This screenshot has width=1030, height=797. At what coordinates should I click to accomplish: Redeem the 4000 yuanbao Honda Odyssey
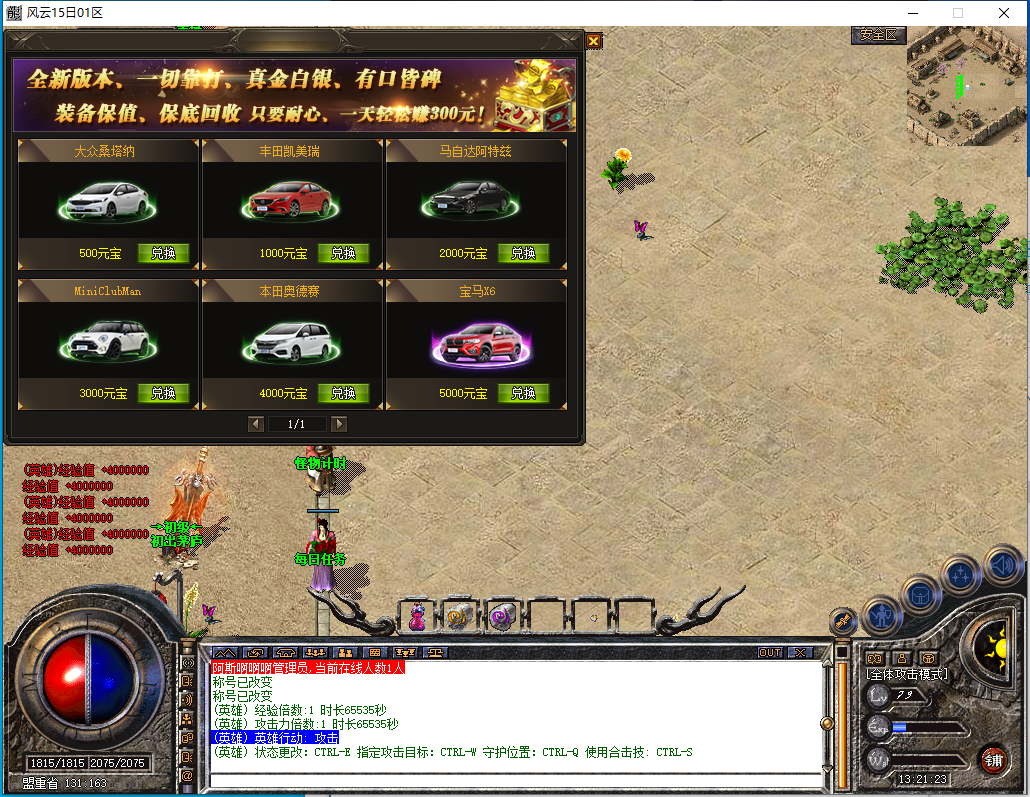[x=343, y=393]
